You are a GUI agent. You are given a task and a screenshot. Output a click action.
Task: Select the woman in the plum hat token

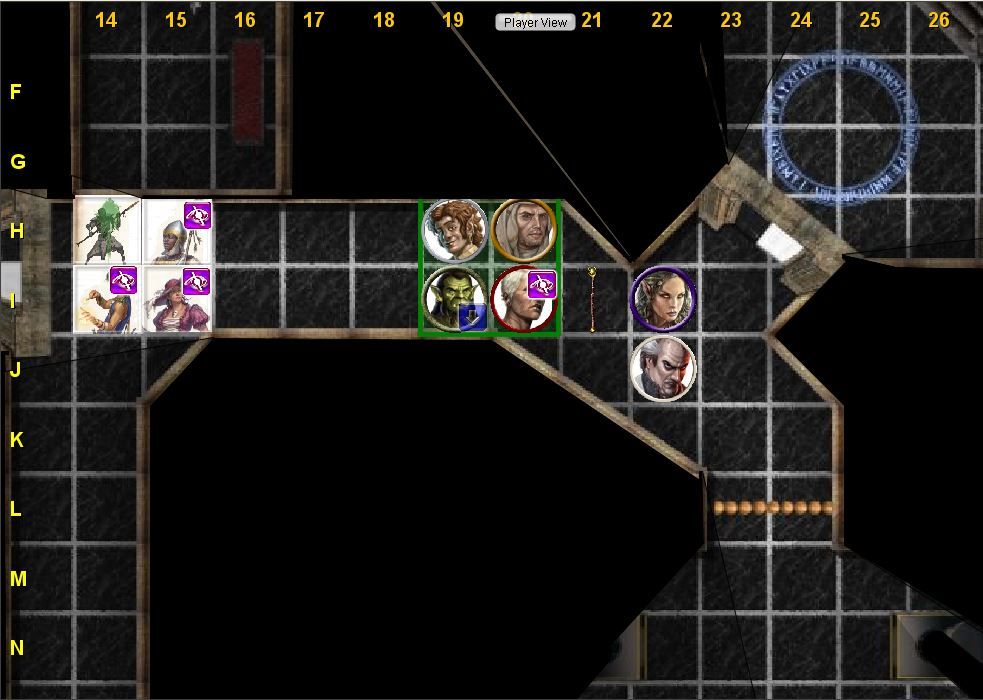[x=177, y=299]
